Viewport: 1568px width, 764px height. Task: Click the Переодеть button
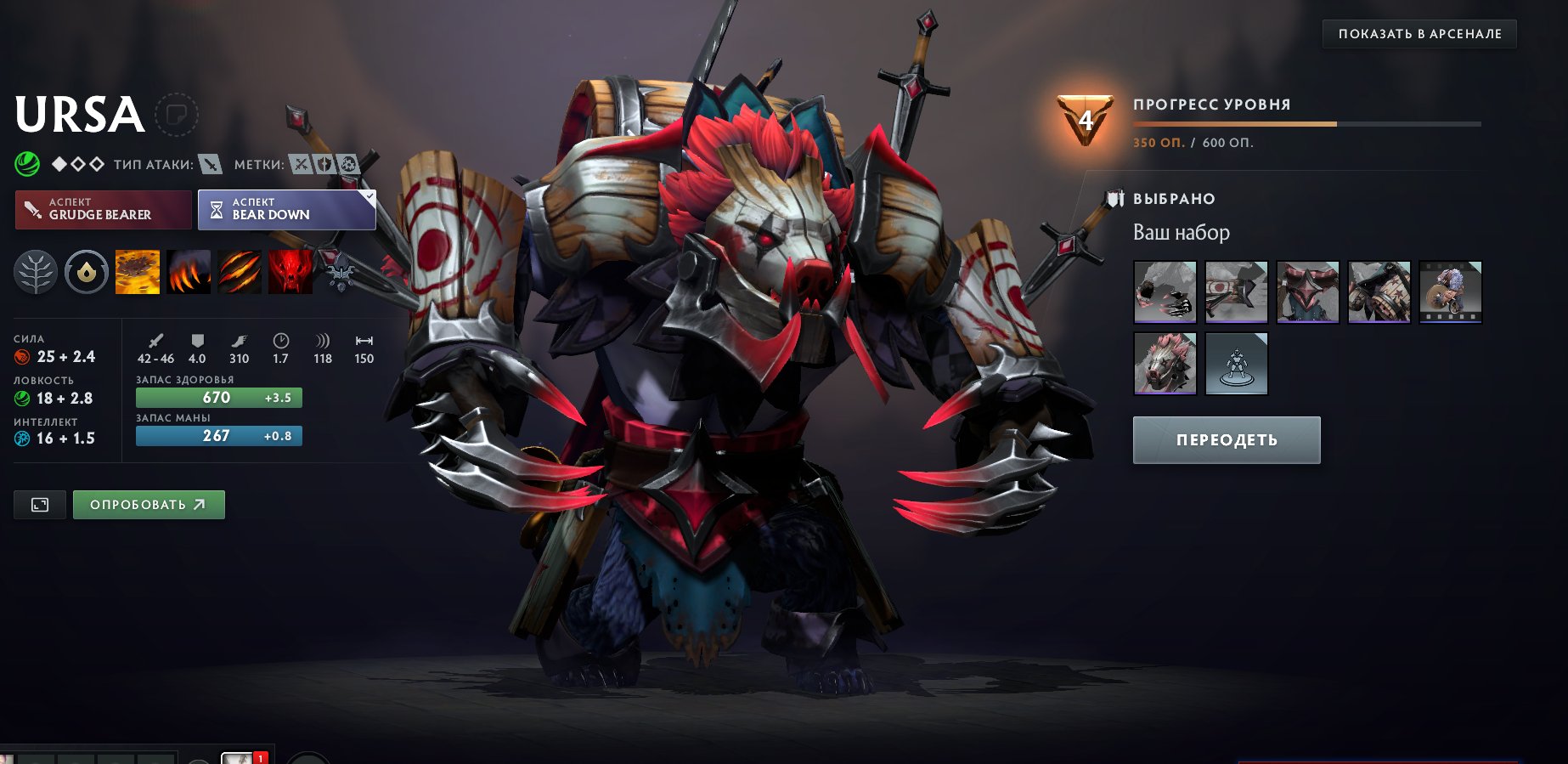[1227, 440]
